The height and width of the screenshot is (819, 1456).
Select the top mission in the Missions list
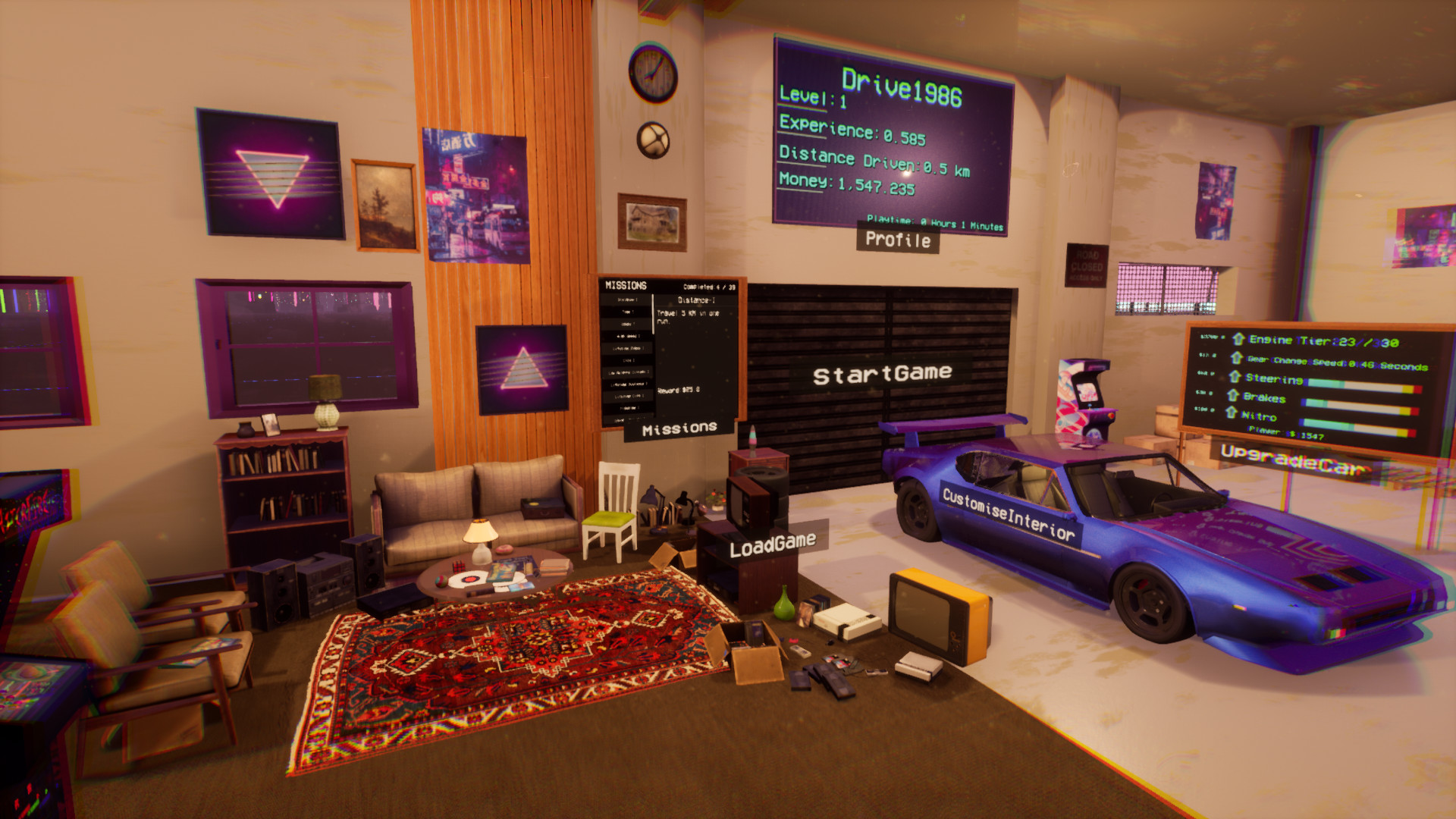pyautogui.click(x=628, y=299)
